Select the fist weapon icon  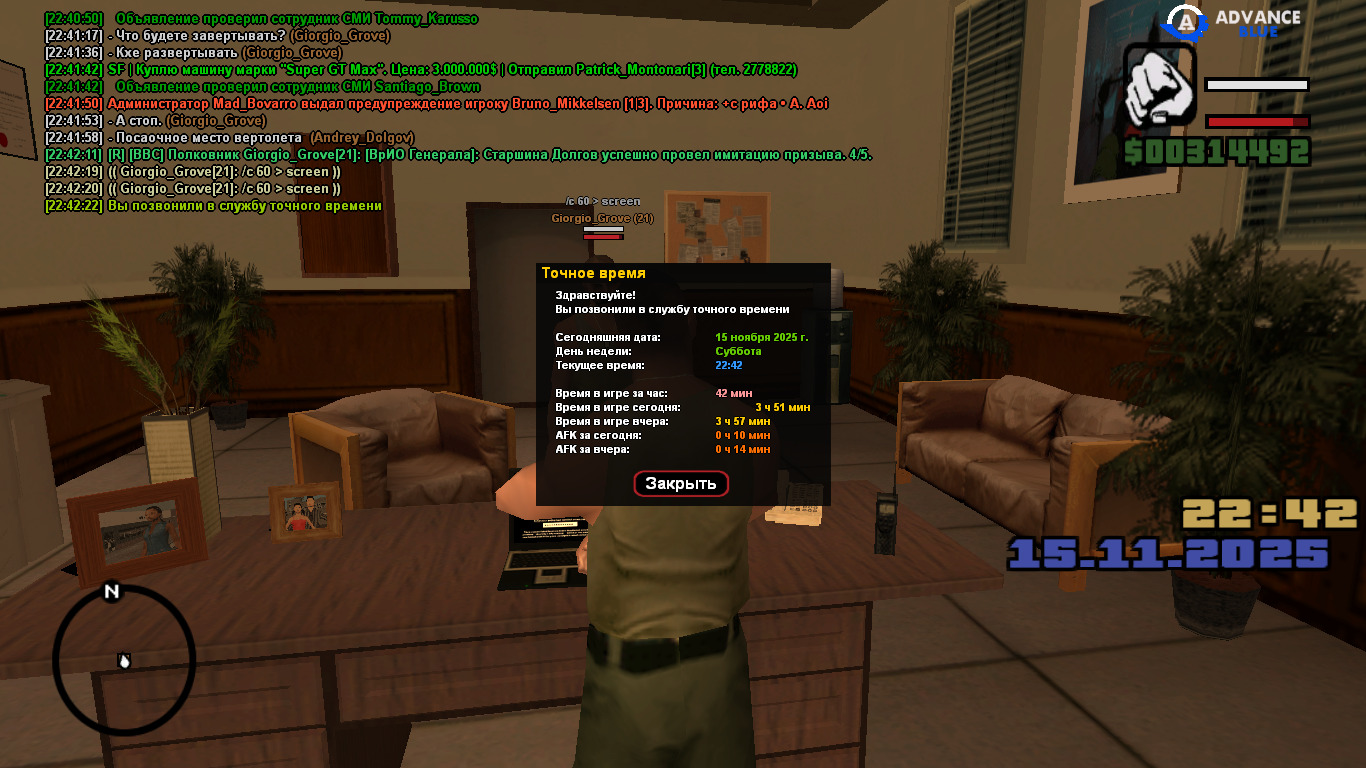pos(1160,87)
